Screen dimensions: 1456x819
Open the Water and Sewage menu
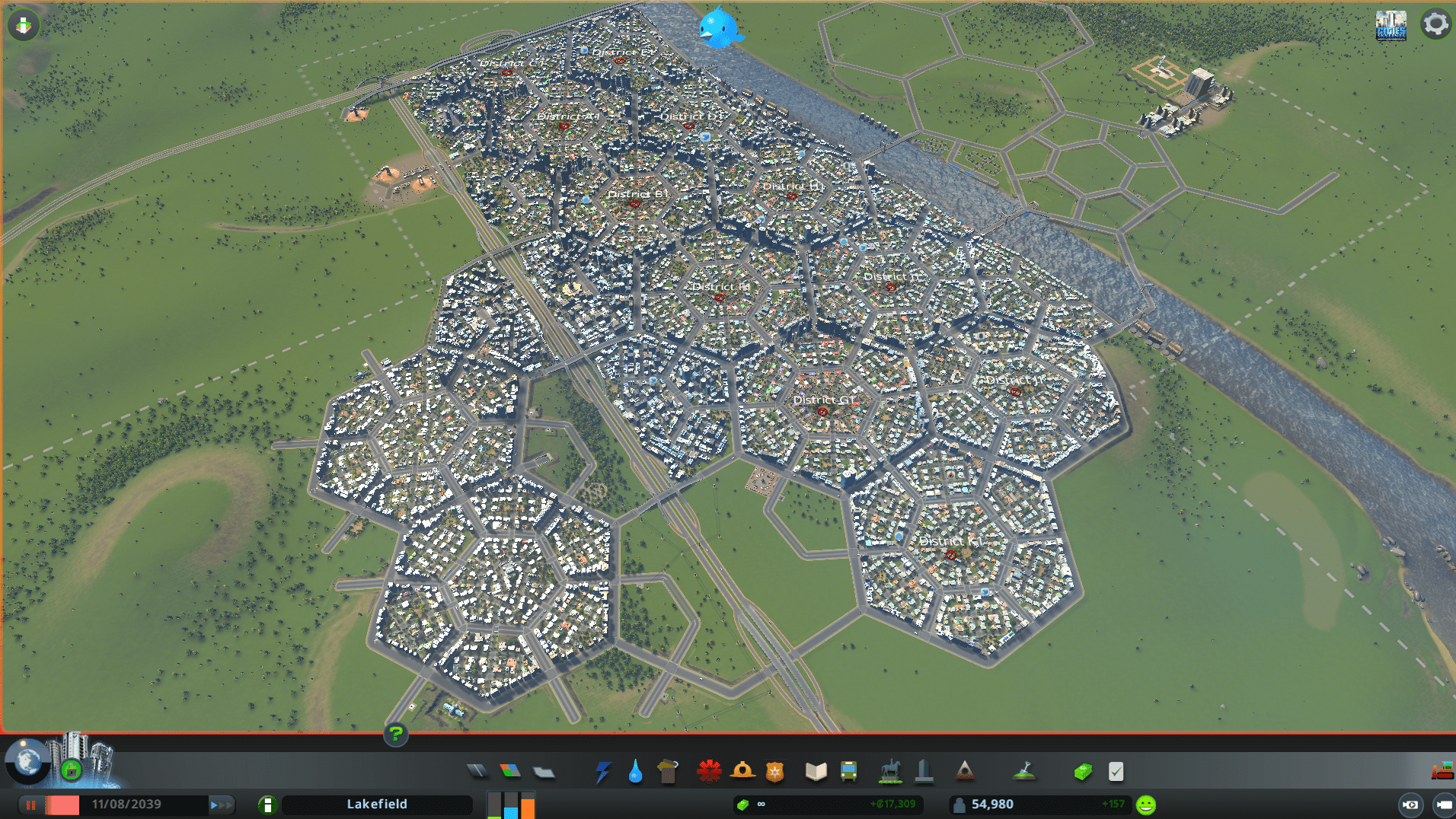tap(636, 771)
